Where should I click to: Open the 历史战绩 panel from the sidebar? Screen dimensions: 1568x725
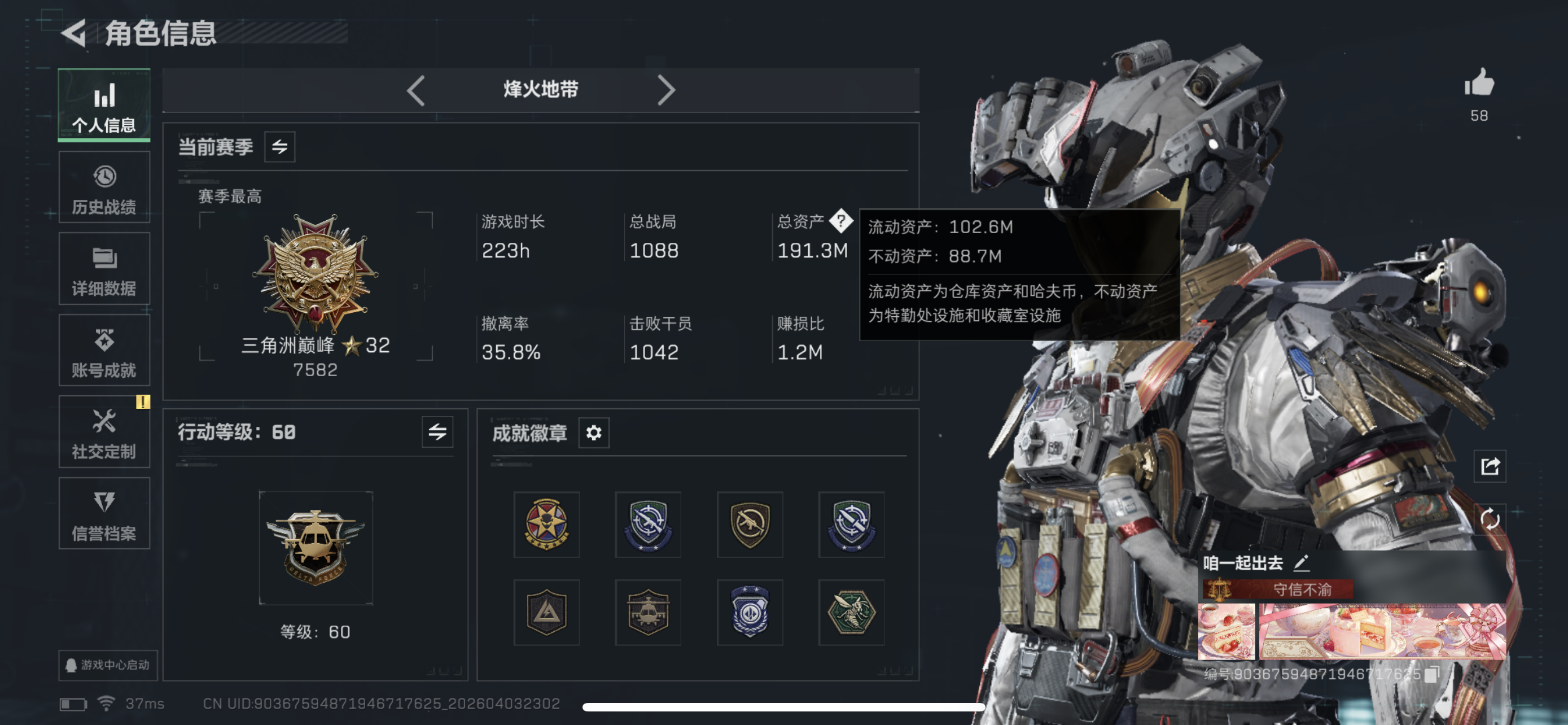coord(104,187)
